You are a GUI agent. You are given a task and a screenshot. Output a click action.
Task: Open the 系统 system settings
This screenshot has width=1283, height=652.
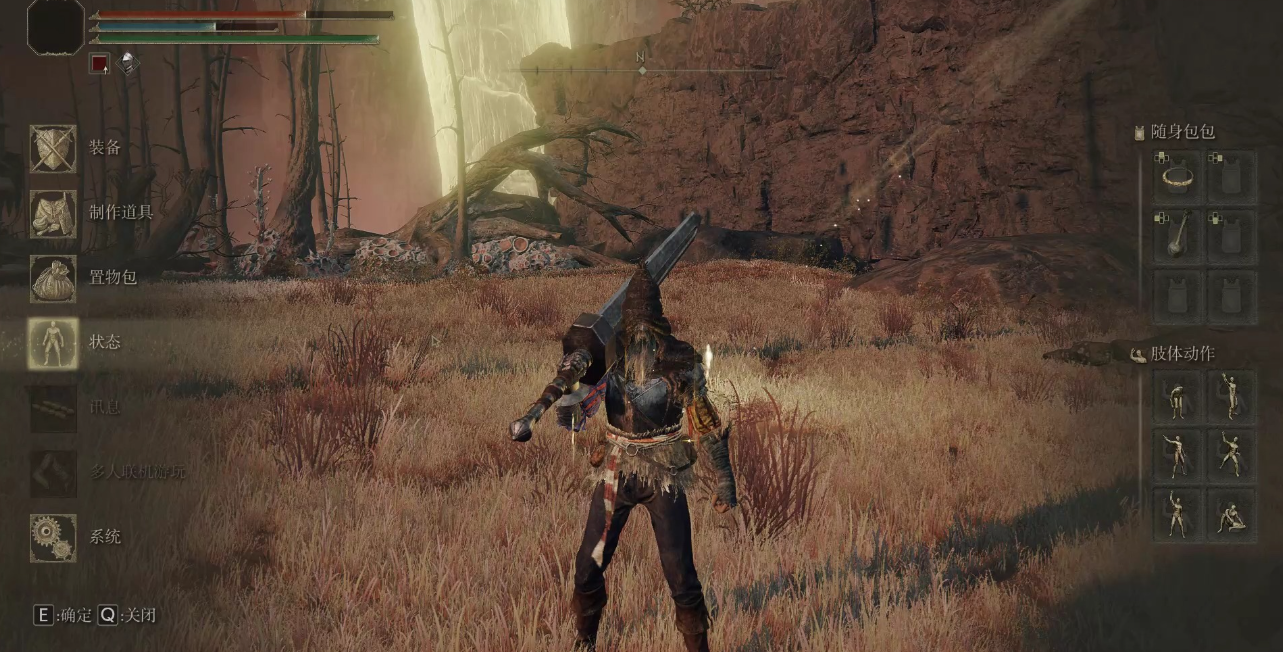coord(53,537)
